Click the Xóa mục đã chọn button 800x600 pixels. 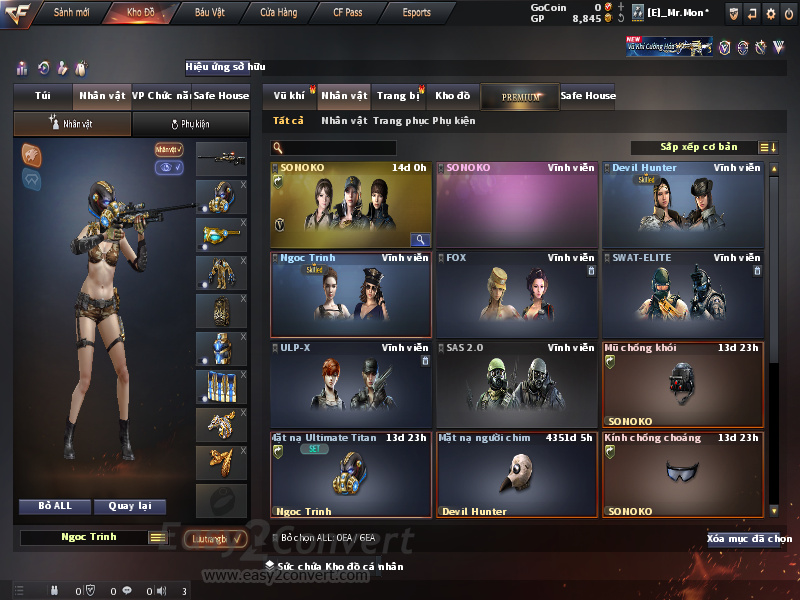(x=749, y=539)
